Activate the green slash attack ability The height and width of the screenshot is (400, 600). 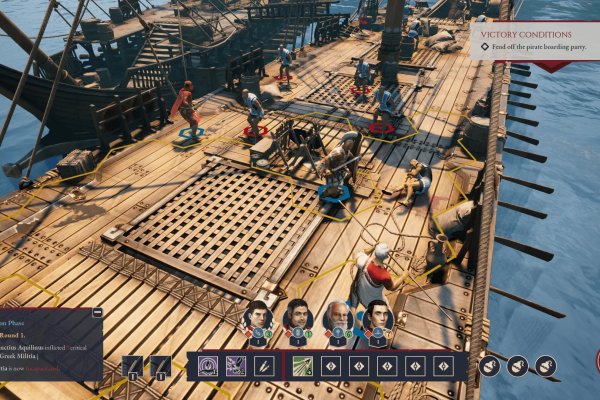(x=302, y=366)
